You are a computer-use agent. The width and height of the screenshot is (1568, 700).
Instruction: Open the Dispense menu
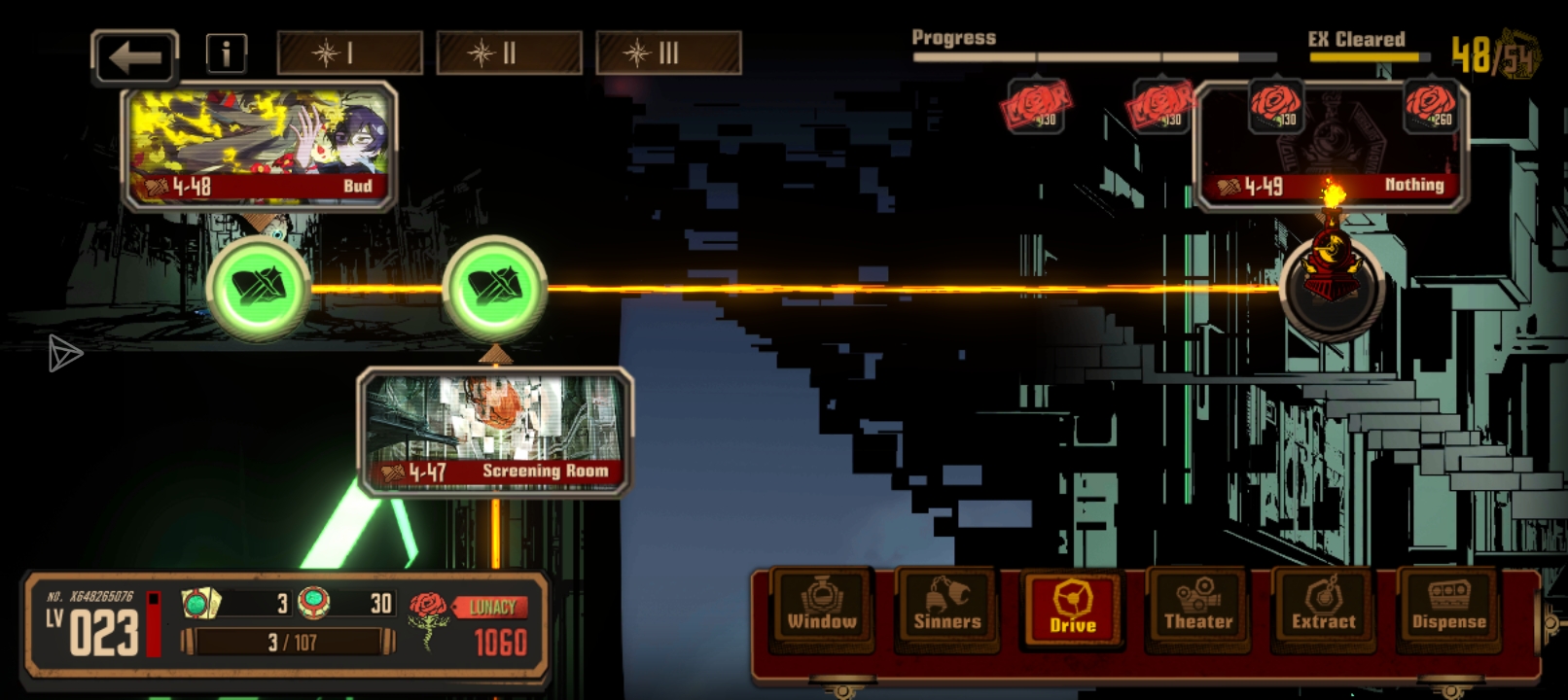[1448, 610]
